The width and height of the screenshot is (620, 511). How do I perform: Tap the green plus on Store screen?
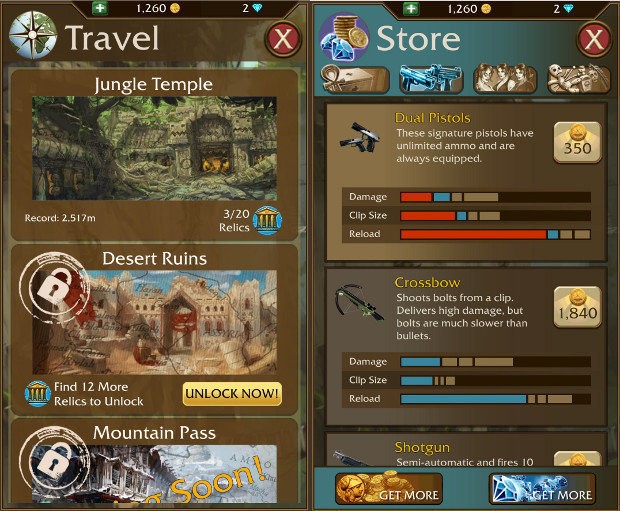(410, 9)
